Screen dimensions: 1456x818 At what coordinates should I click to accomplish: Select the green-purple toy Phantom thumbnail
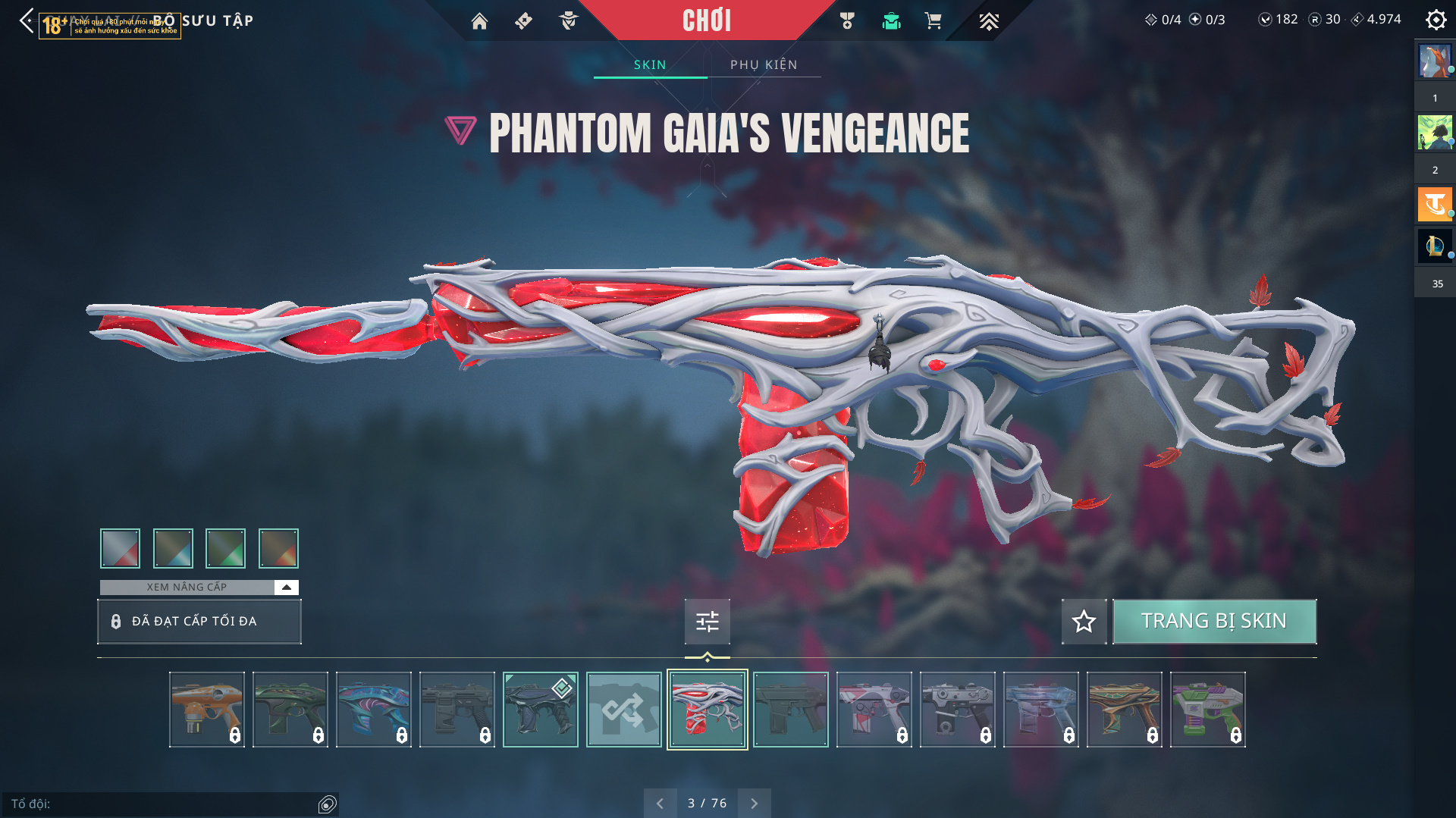tap(1207, 710)
